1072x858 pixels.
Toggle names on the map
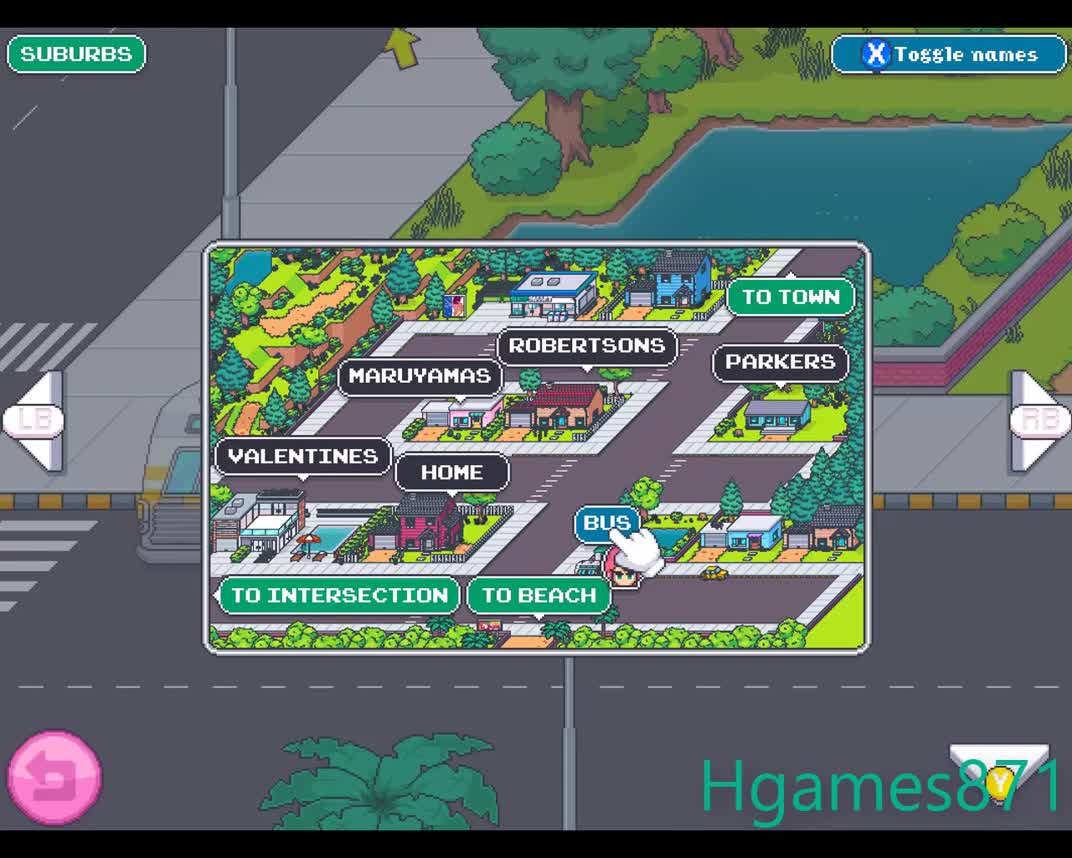coord(949,54)
